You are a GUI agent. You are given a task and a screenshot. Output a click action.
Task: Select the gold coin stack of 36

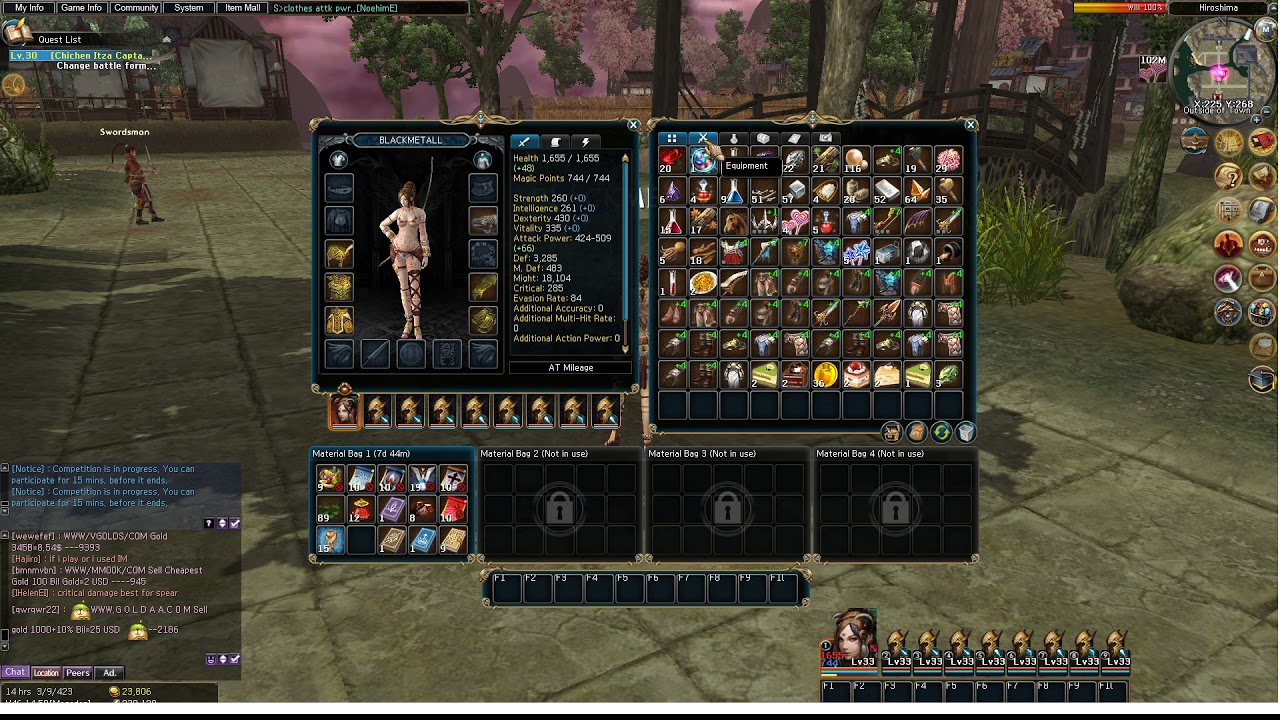tap(825, 376)
